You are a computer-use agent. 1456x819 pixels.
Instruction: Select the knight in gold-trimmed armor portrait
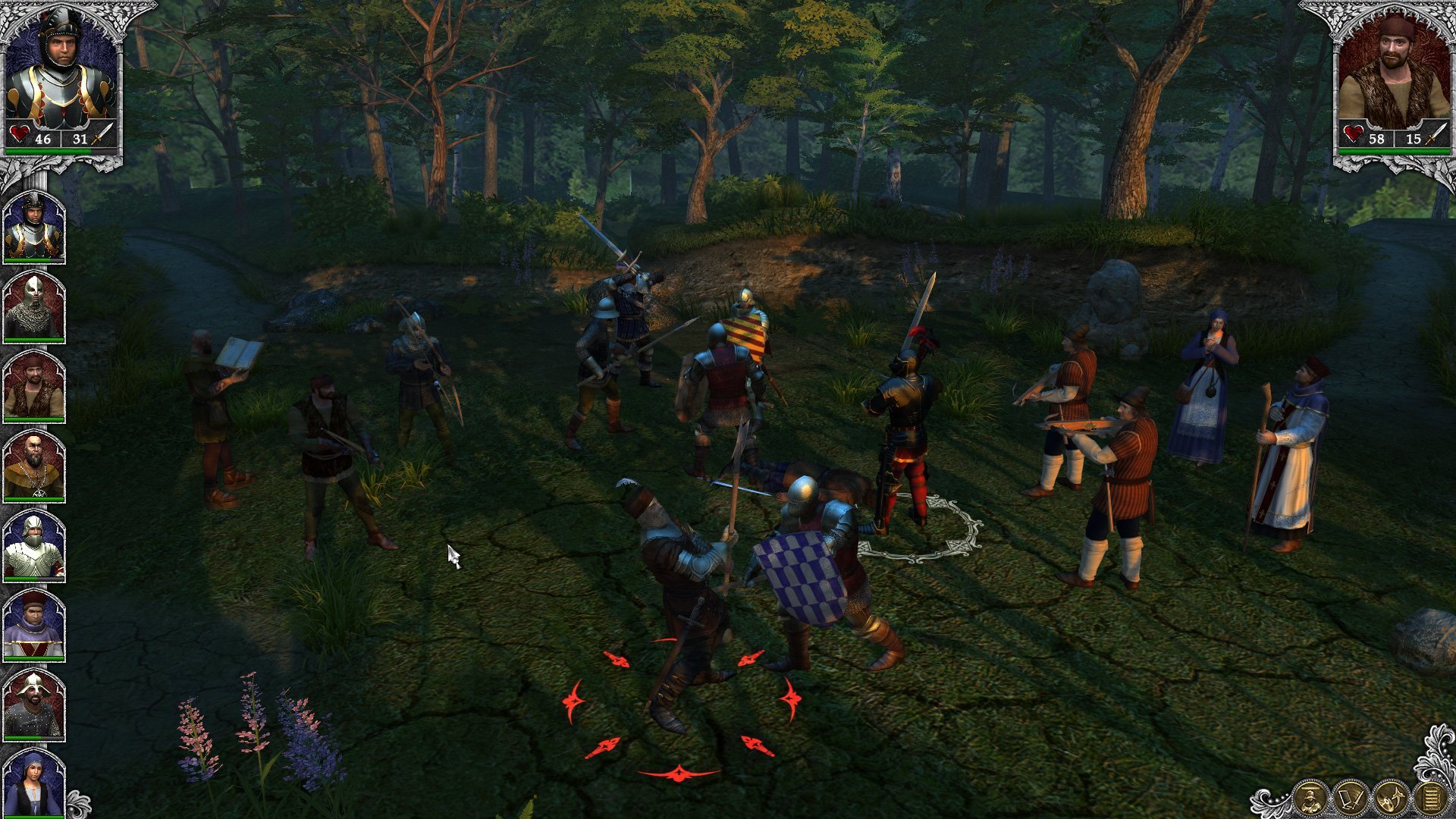pyautogui.click(x=33, y=227)
